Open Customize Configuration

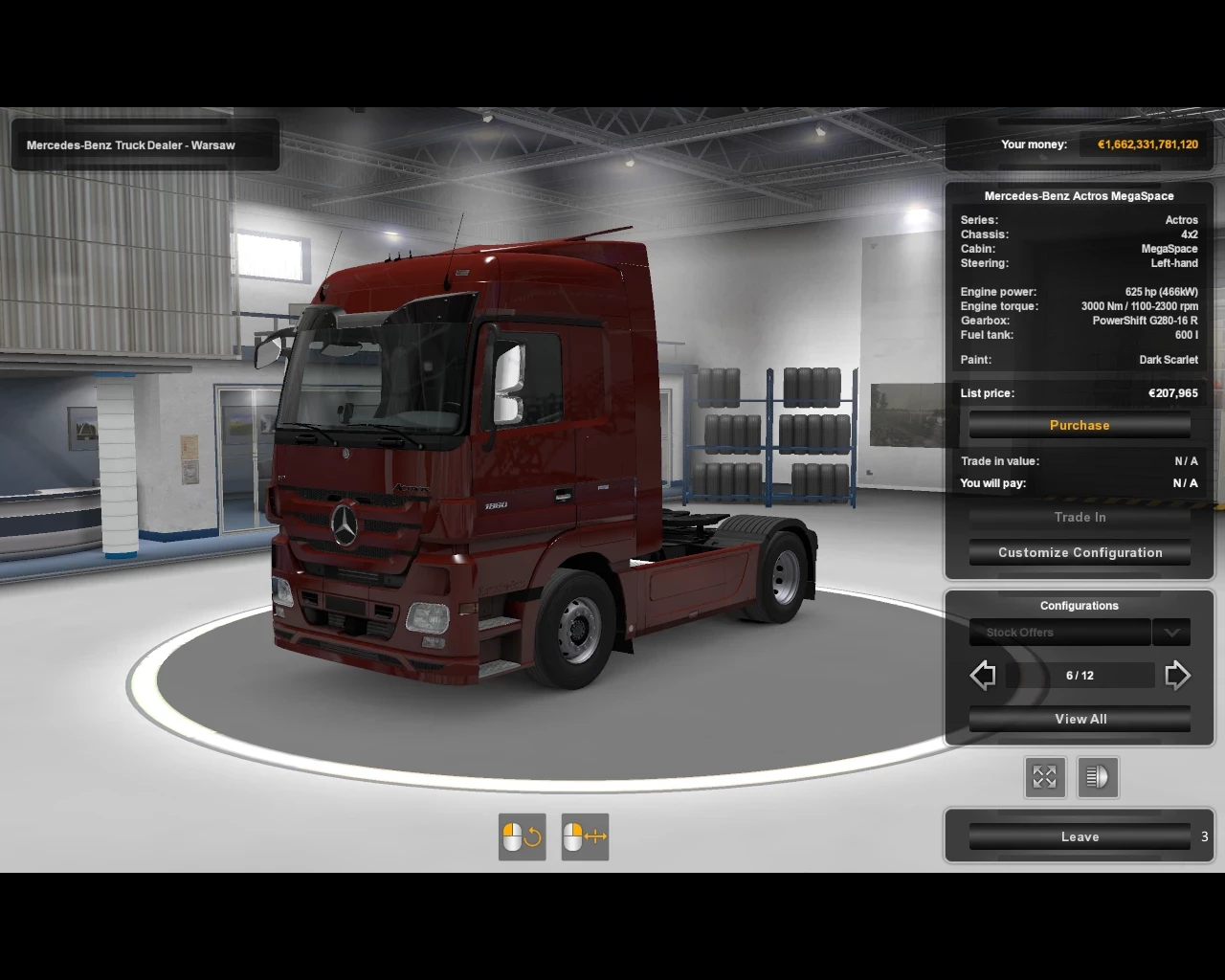pyautogui.click(x=1080, y=552)
